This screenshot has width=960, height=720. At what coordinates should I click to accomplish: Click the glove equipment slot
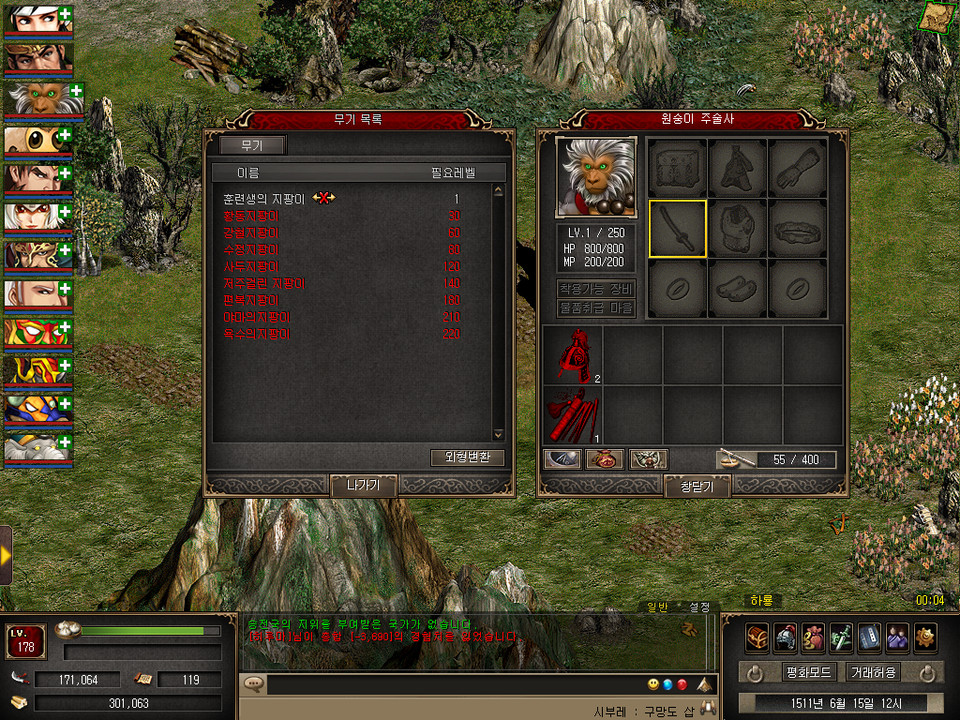(797, 168)
